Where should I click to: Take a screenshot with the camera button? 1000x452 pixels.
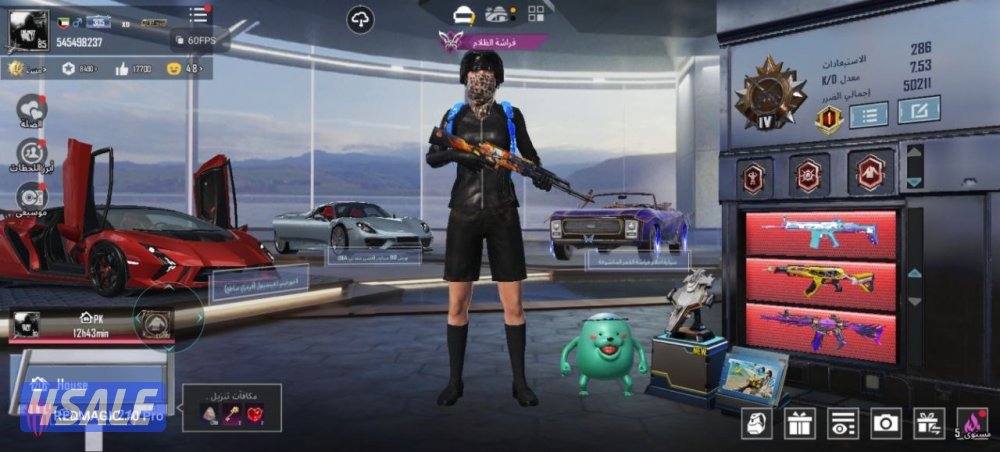[886, 423]
